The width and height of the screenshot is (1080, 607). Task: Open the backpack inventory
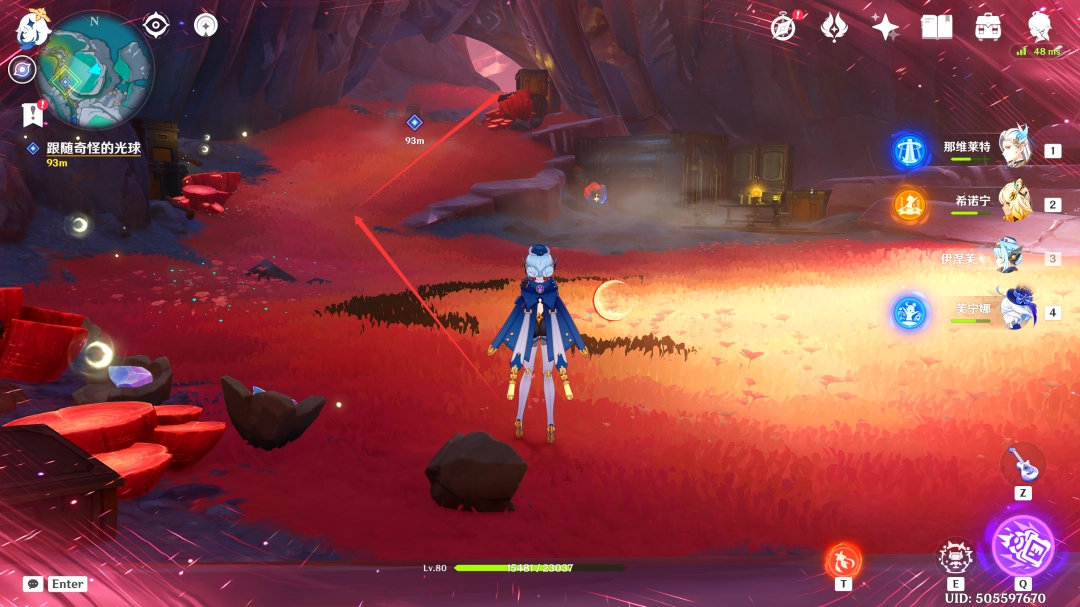click(x=989, y=27)
